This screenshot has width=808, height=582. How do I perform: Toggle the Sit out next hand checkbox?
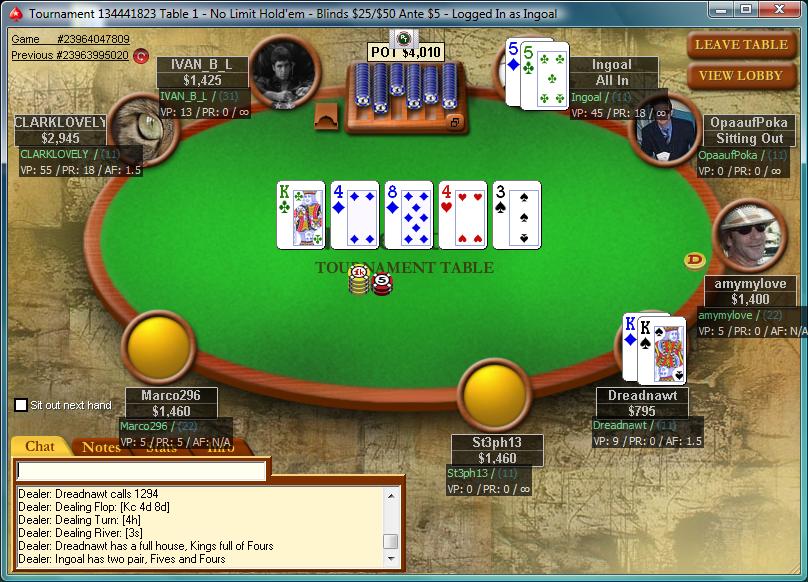point(21,405)
